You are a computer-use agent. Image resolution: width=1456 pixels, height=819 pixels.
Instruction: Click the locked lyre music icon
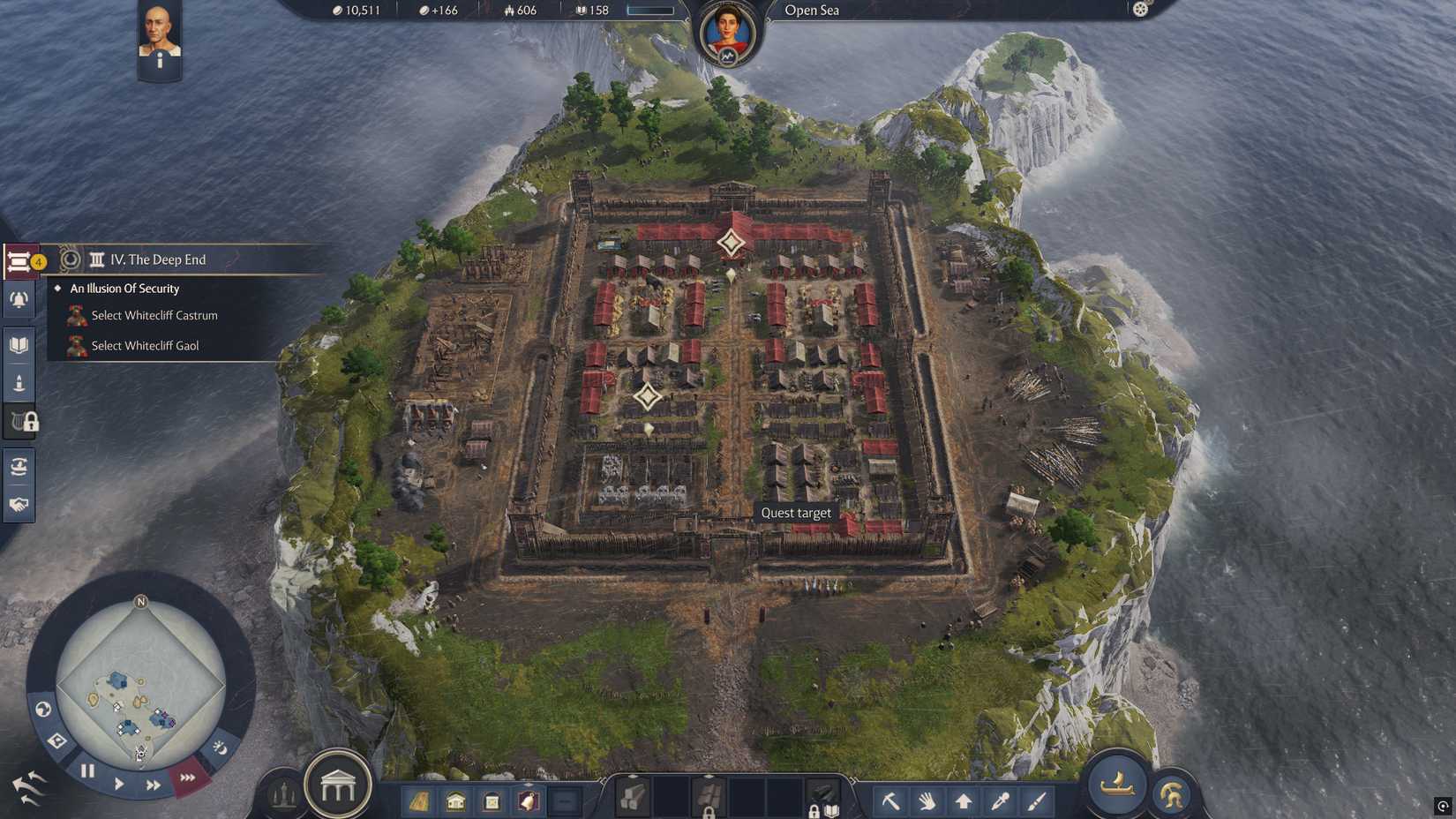pos(18,422)
